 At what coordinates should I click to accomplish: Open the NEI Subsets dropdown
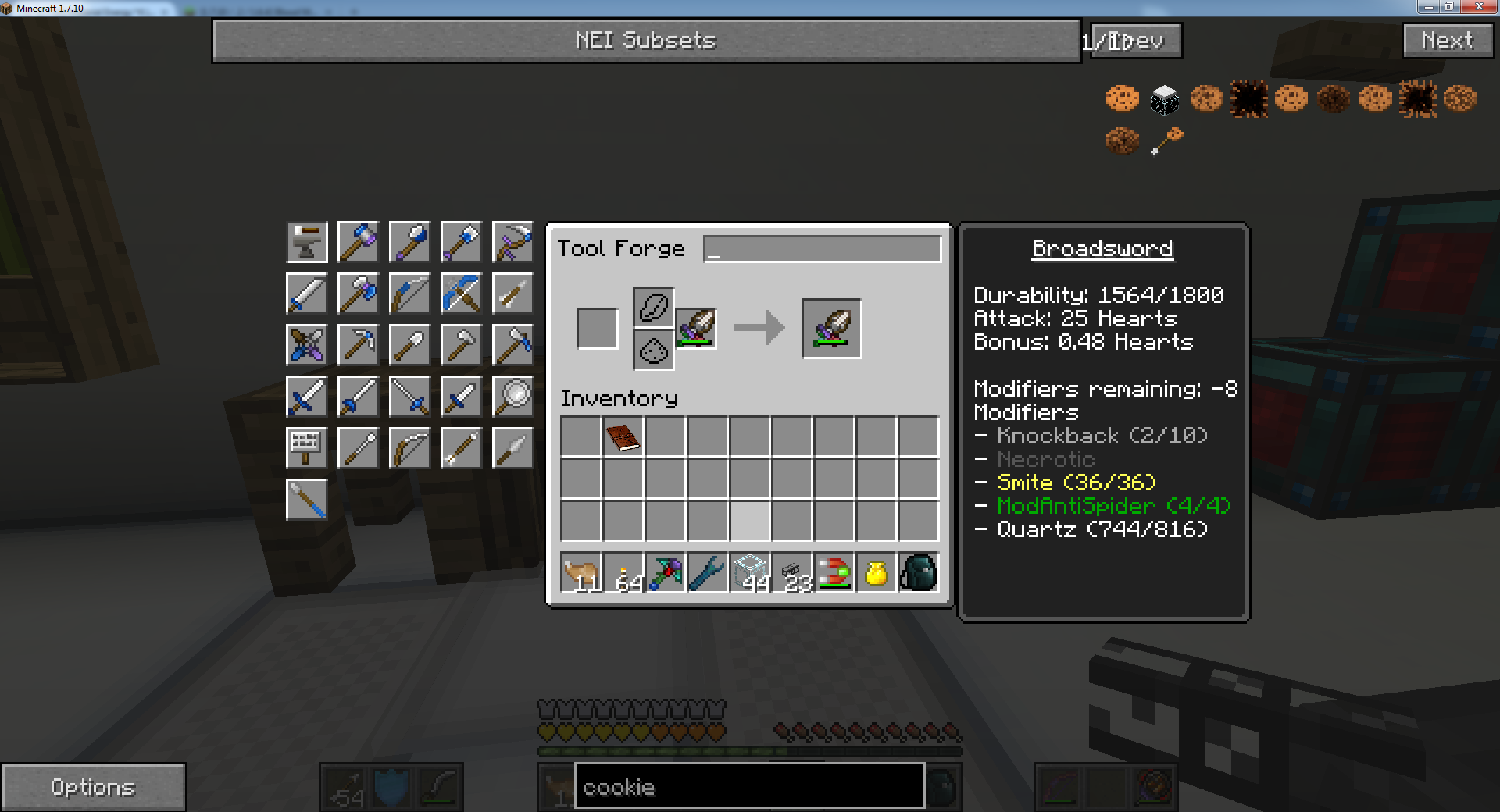tap(645, 41)
